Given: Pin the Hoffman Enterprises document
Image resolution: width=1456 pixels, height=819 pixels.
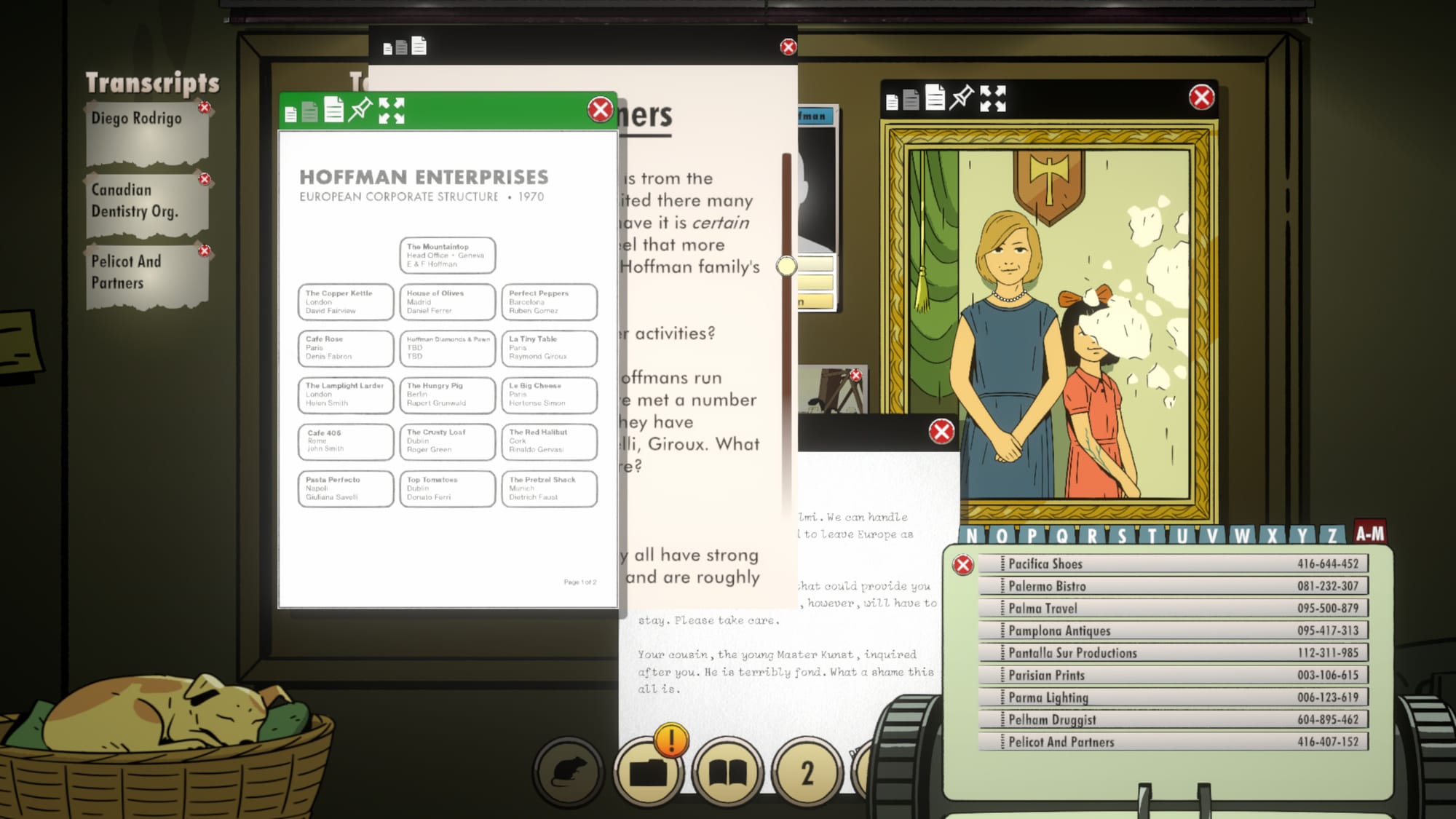Looking at the screenshot, I should 360,110.
